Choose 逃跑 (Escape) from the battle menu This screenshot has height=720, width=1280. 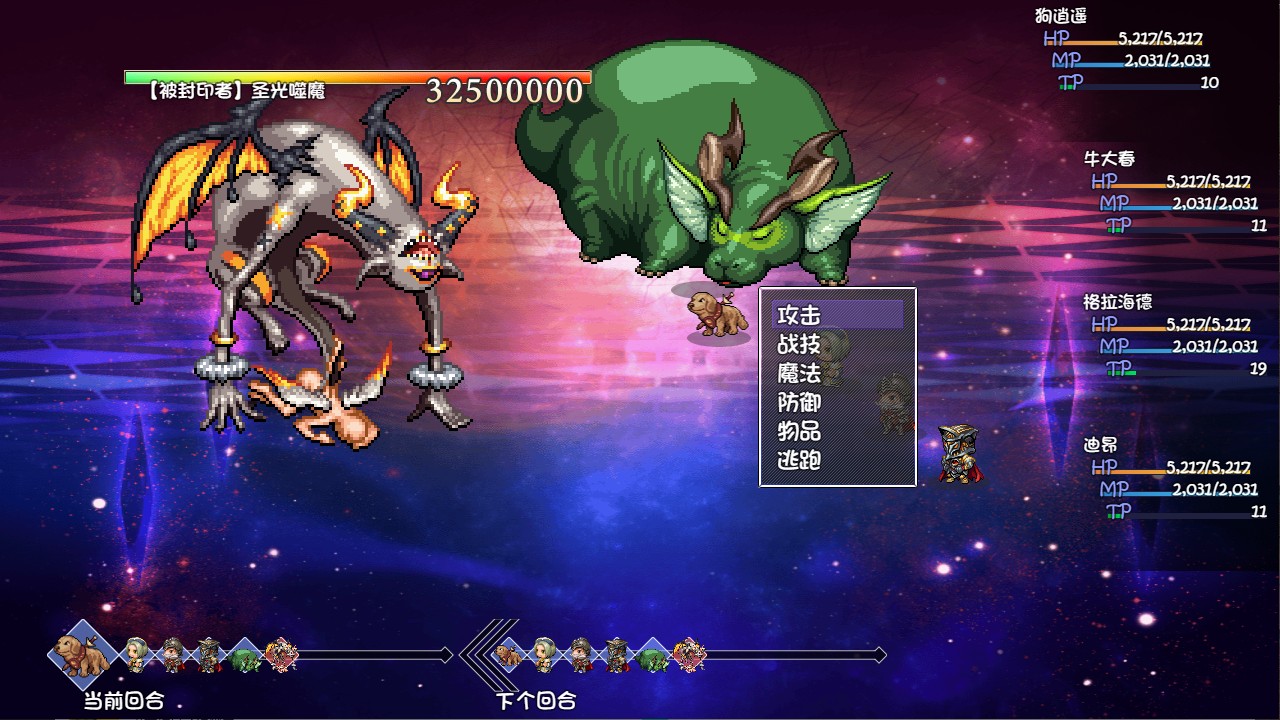tap(800, 460)
